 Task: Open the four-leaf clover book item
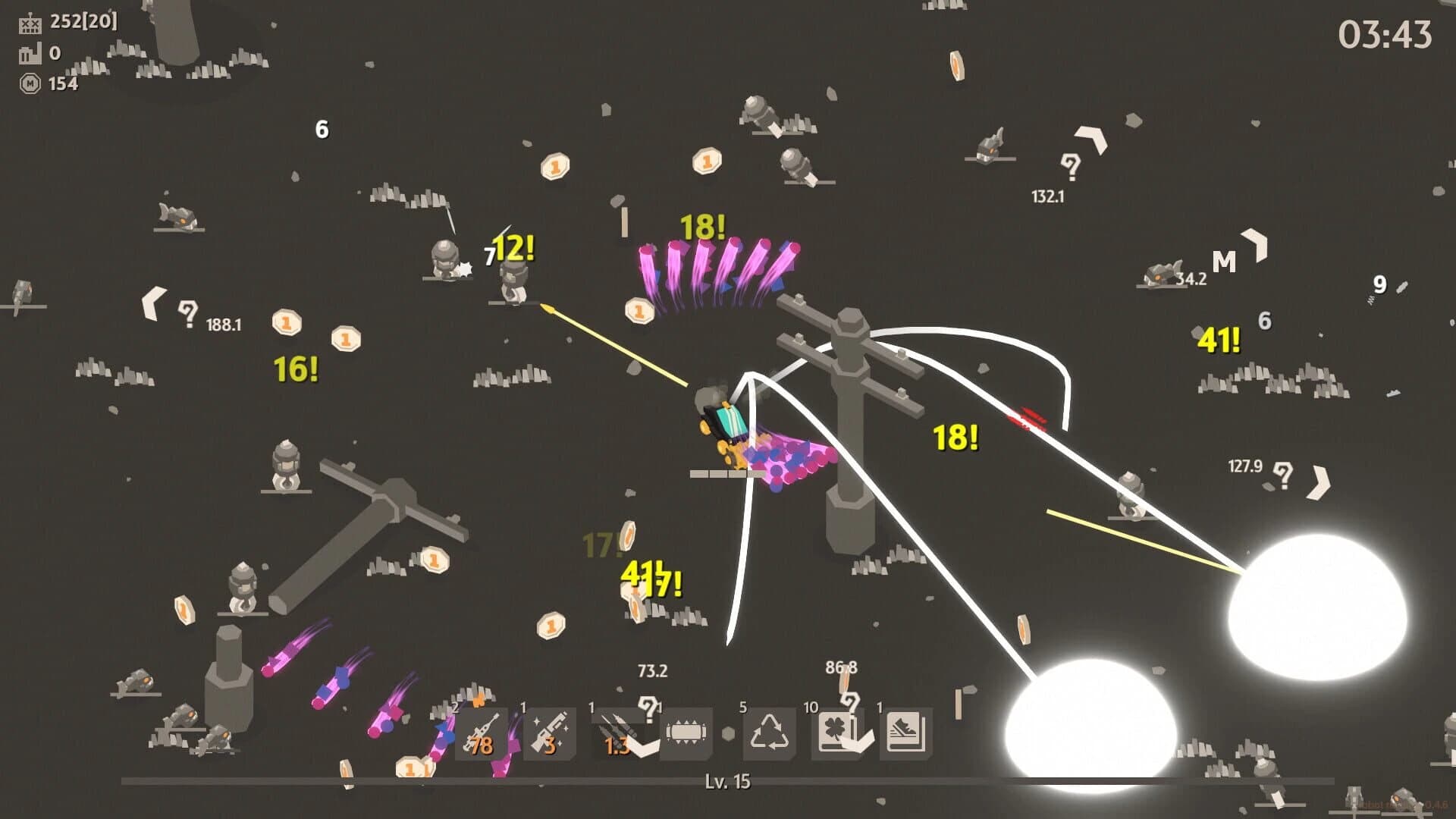[x=838, y=732]
